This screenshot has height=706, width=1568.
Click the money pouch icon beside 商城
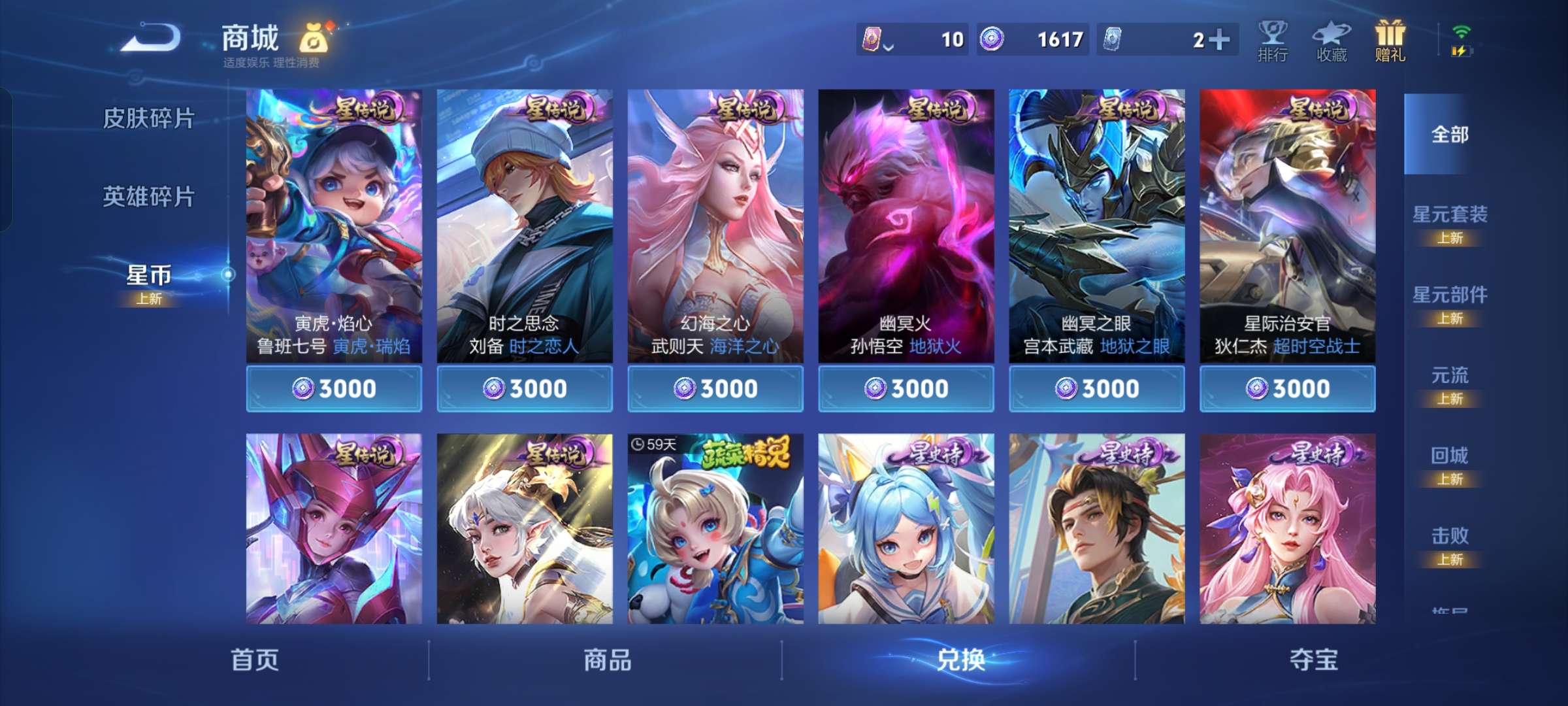316,39
